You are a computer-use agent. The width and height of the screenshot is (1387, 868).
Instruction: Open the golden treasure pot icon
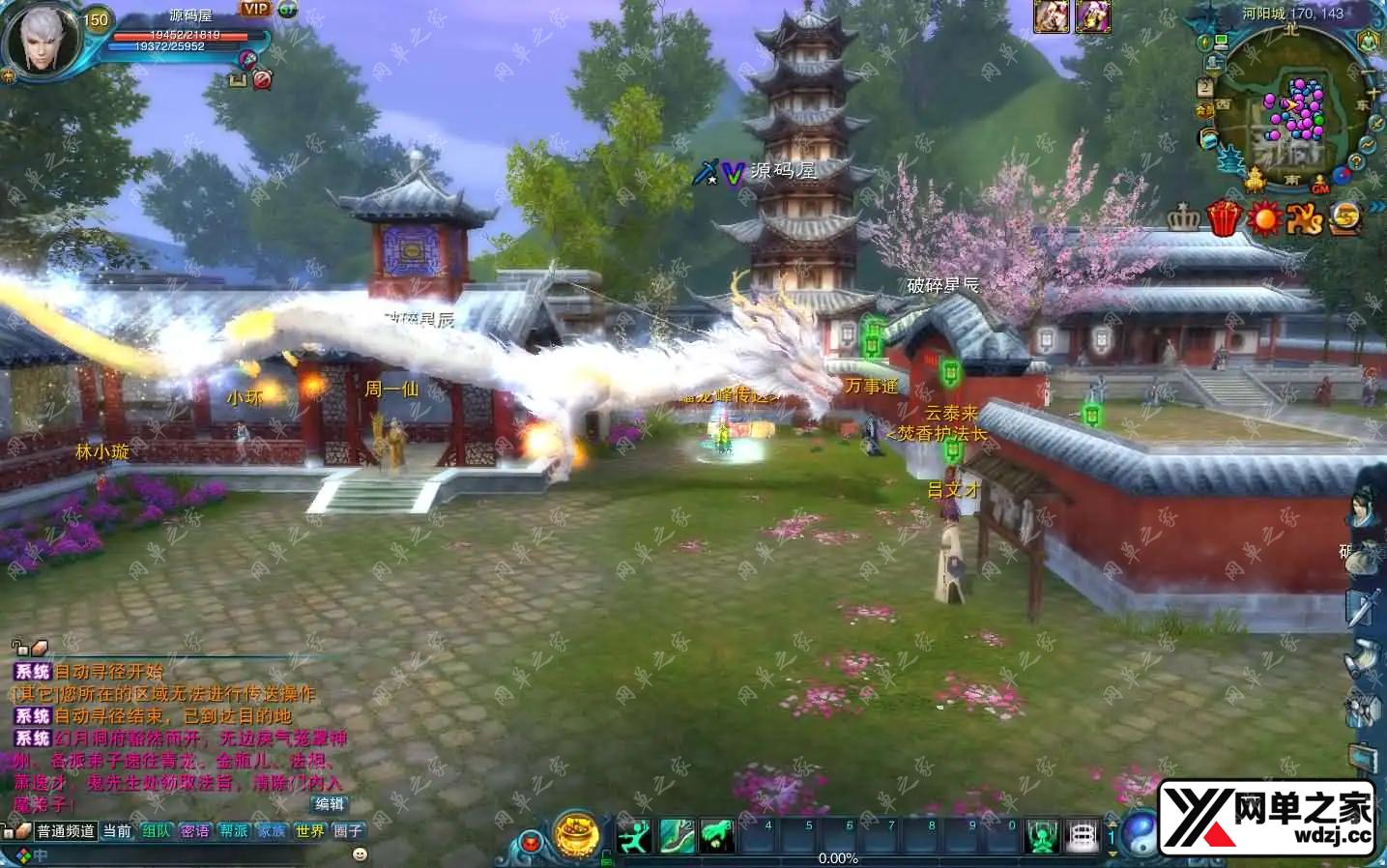point(576,835)
